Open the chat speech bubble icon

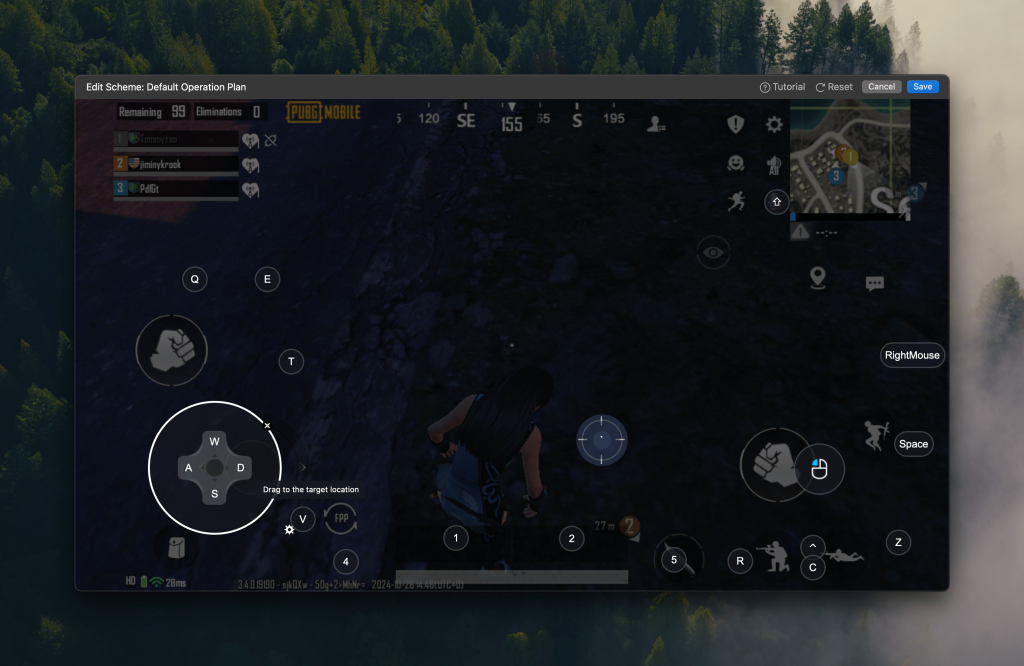[x=875, y=284]
